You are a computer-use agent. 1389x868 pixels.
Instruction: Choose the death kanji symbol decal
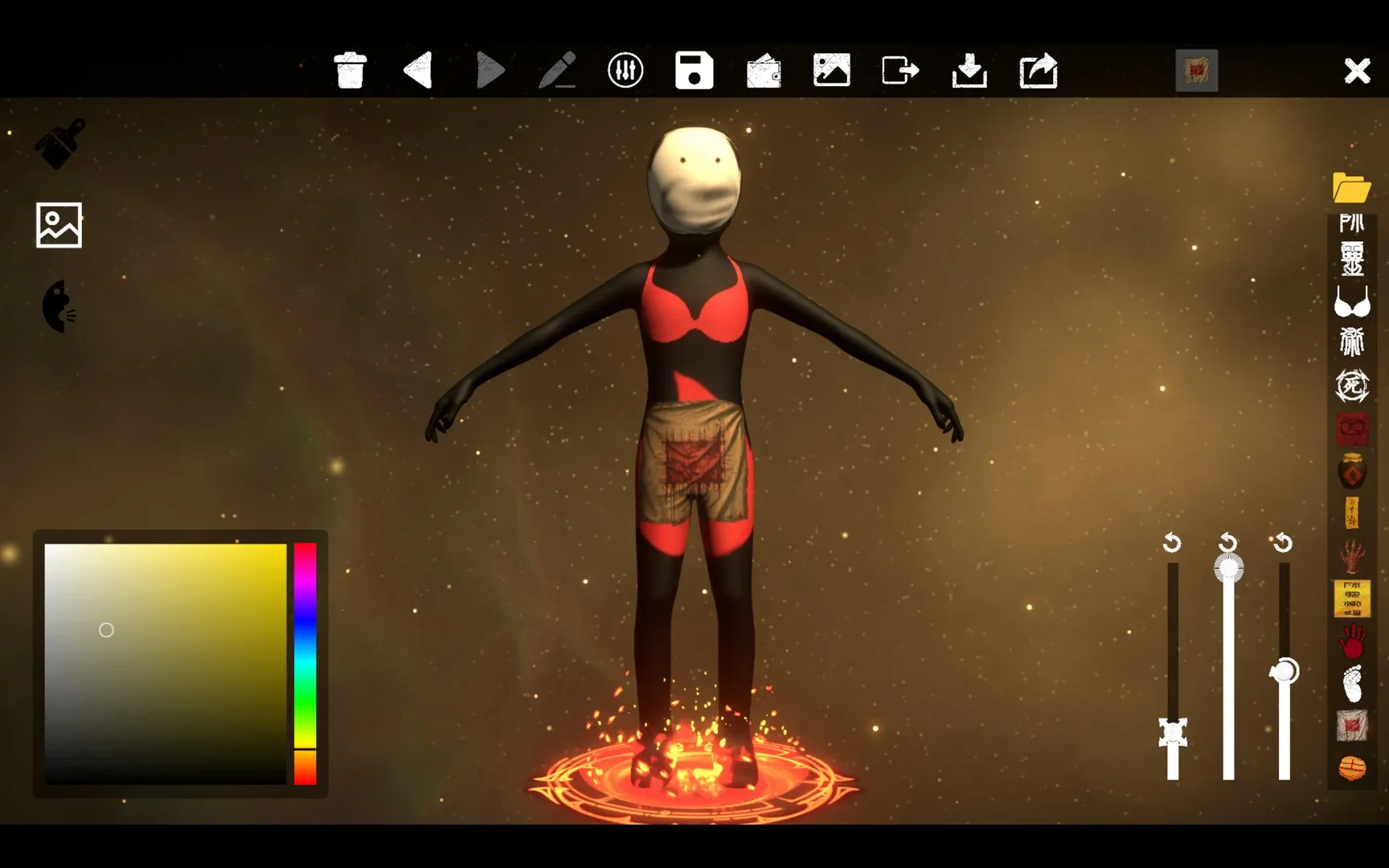(1352, 386)
